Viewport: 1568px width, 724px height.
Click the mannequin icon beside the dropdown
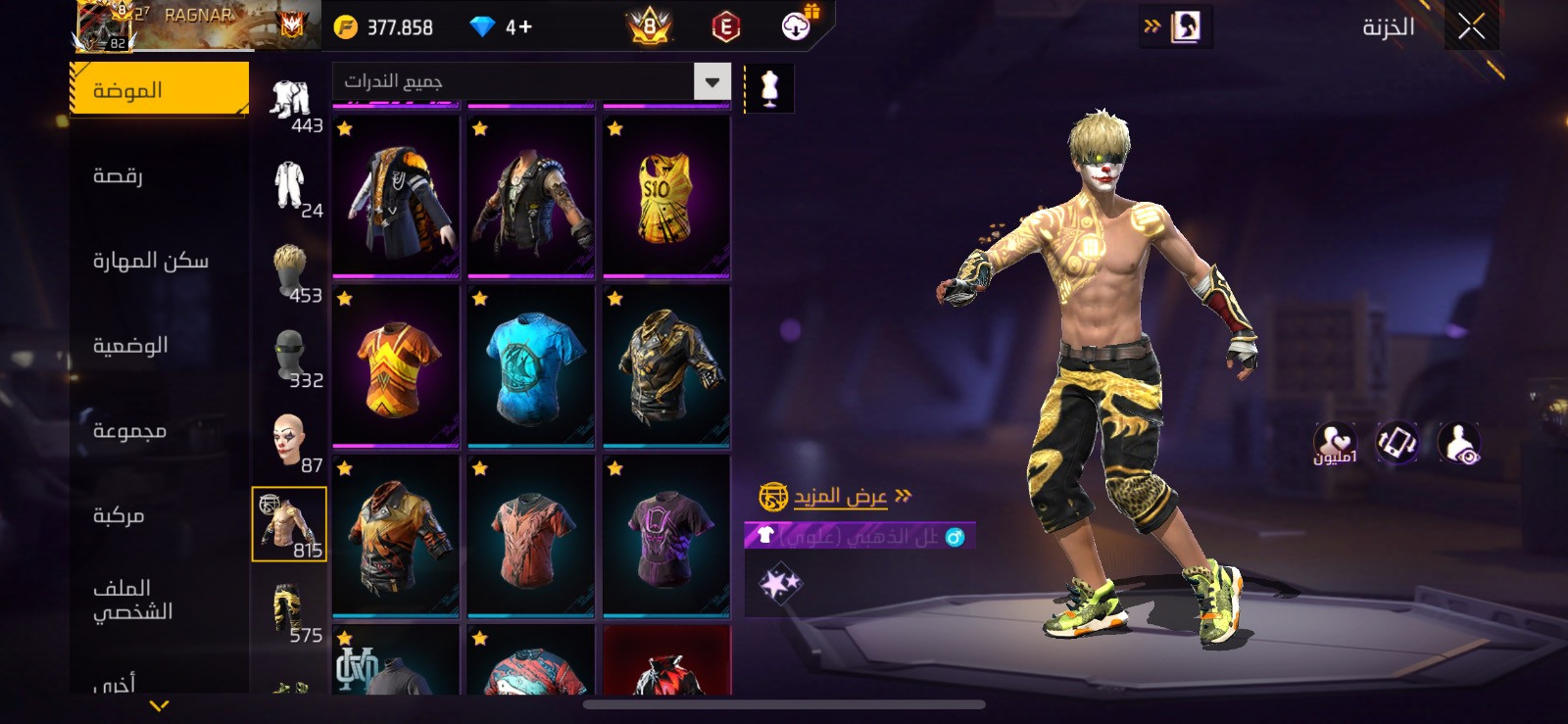pos(769,88)
